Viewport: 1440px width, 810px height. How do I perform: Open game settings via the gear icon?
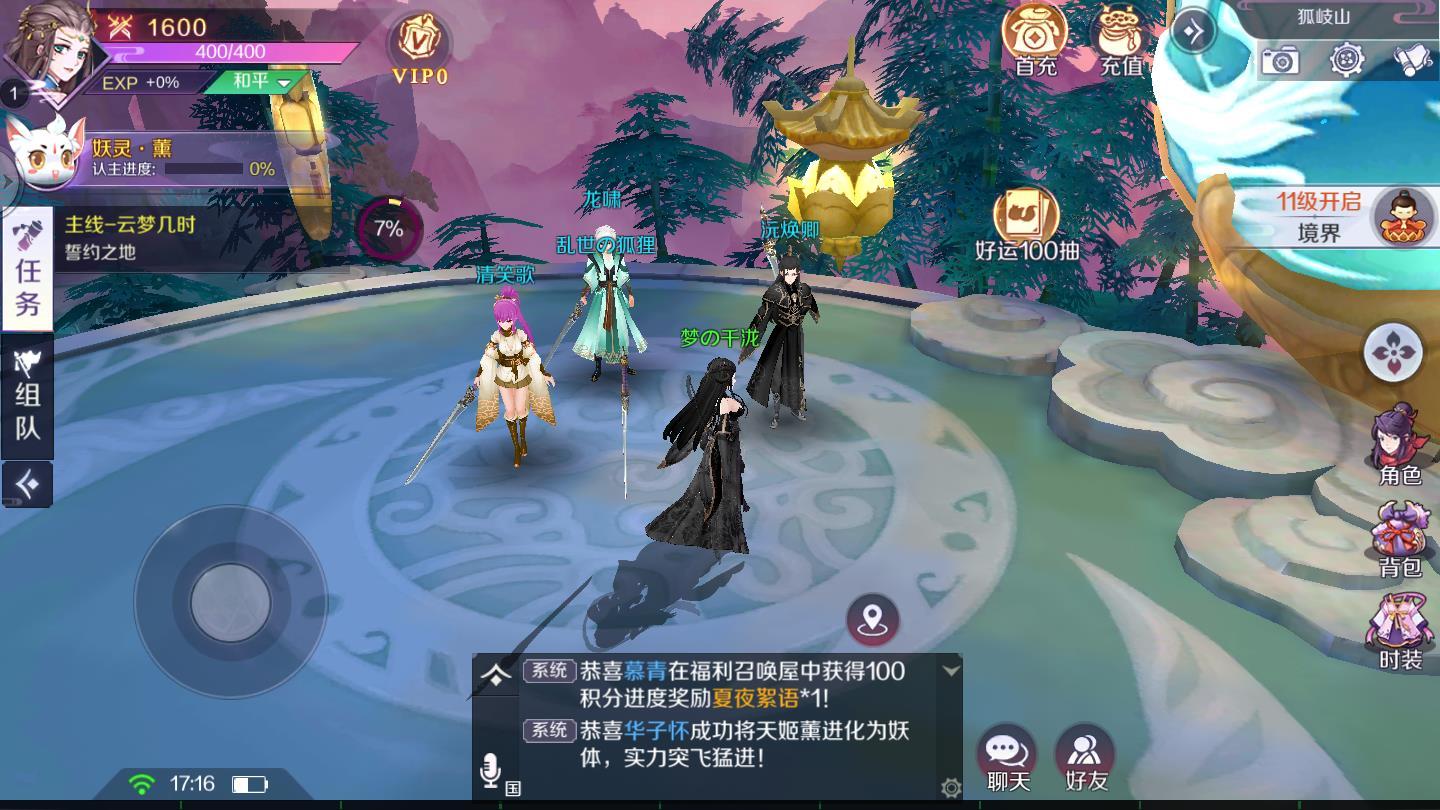(1347, 60)
